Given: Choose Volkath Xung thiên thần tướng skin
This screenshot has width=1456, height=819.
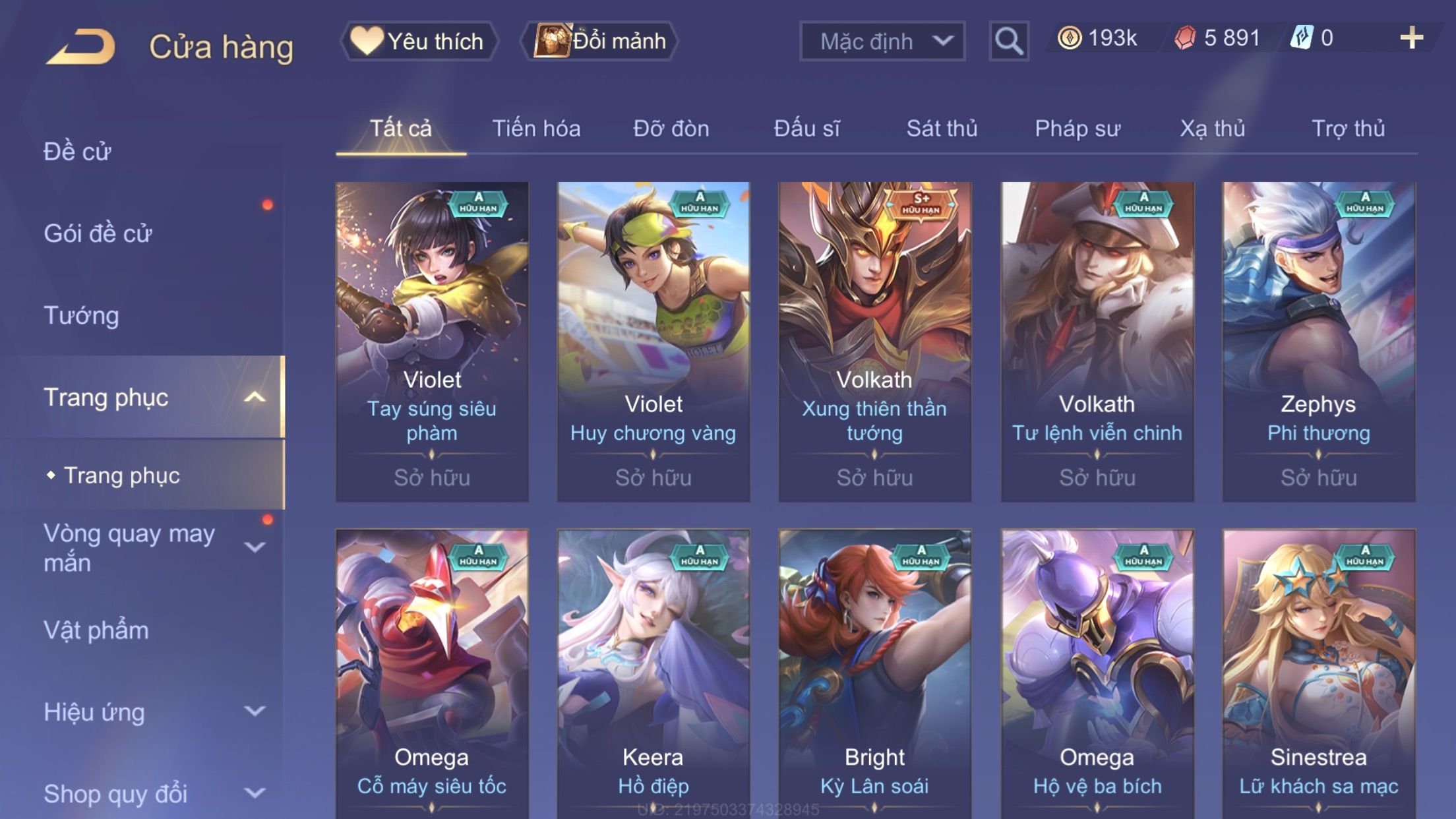Looking at the screenshot, I should 874,341.
